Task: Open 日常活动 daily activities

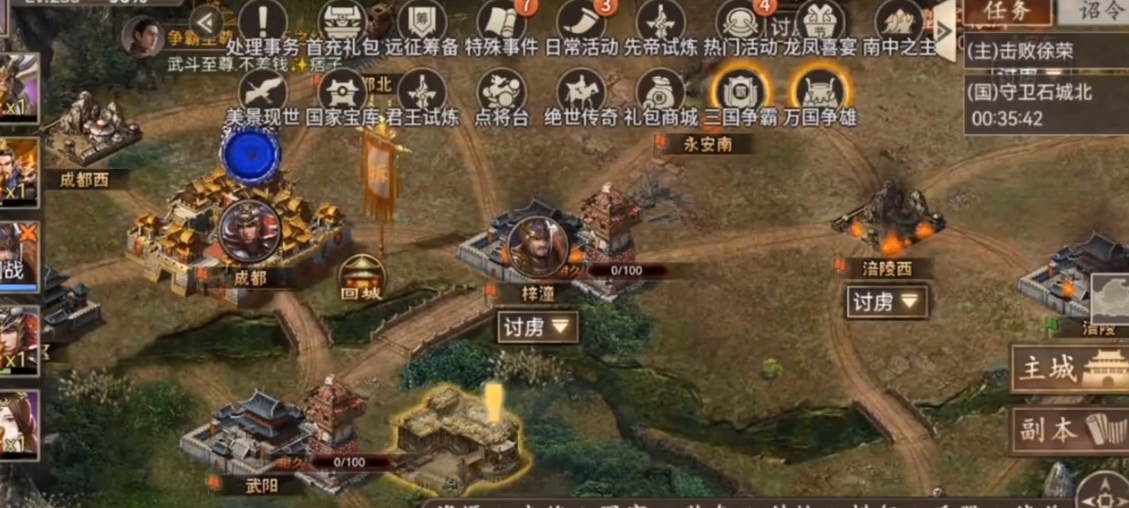Action: [x=582, y=23]
